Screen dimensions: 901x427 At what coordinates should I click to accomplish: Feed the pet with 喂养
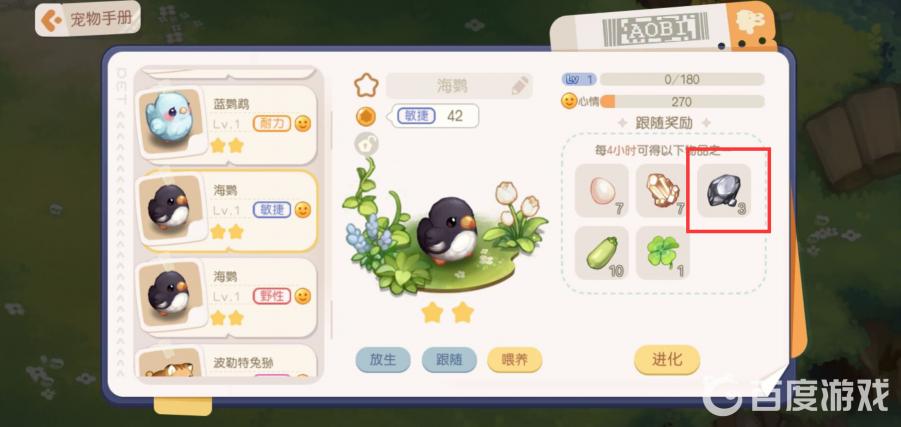(x=514, y=360)
